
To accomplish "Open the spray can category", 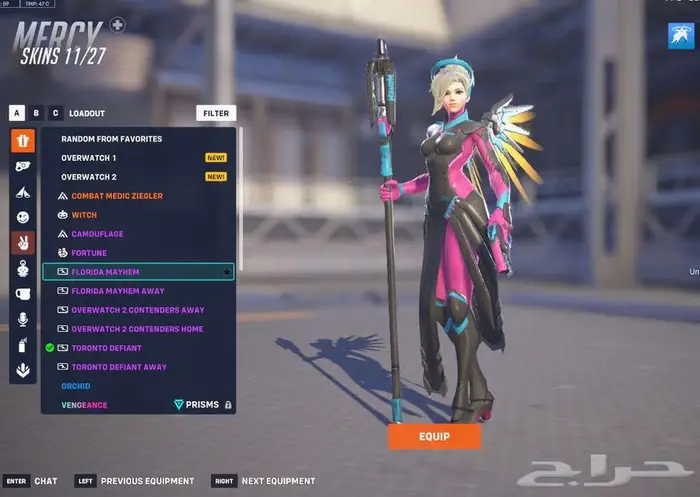I will (x=23, y=345).
